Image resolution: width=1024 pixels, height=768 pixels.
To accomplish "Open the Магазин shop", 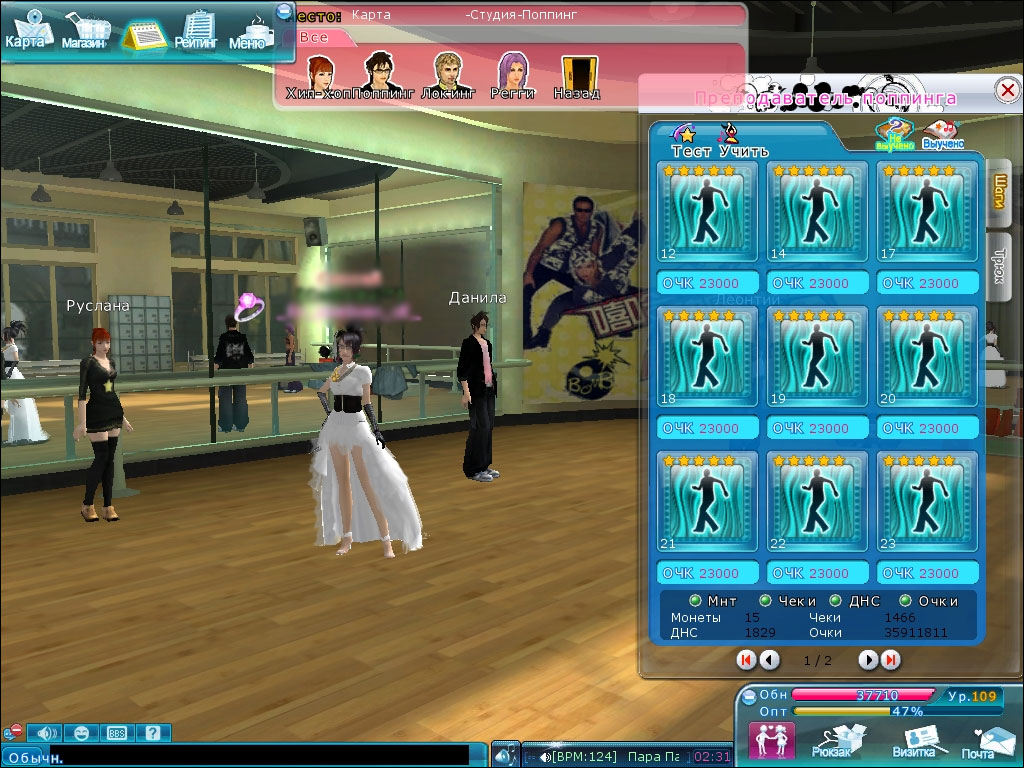I will (83, 33).
